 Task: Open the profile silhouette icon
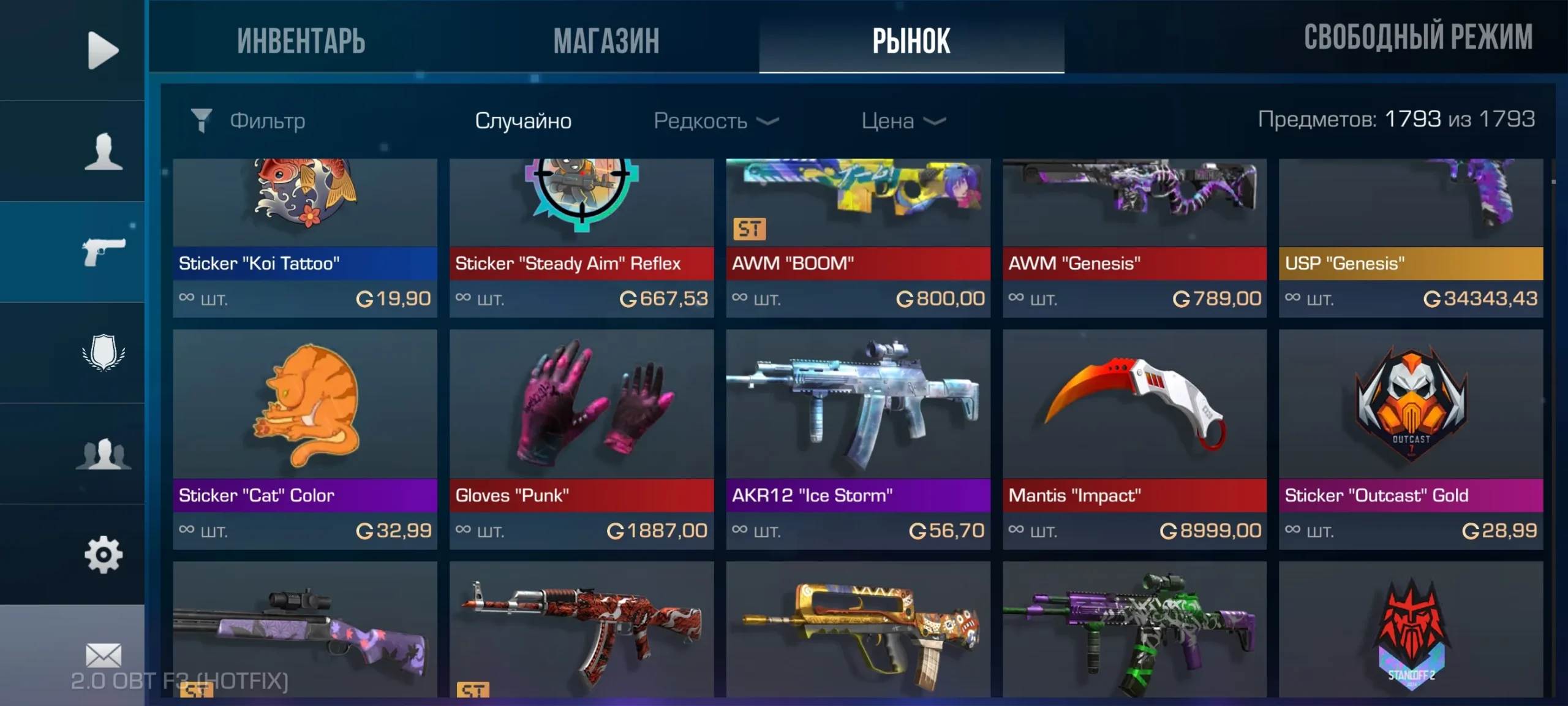tap(103, 151)
